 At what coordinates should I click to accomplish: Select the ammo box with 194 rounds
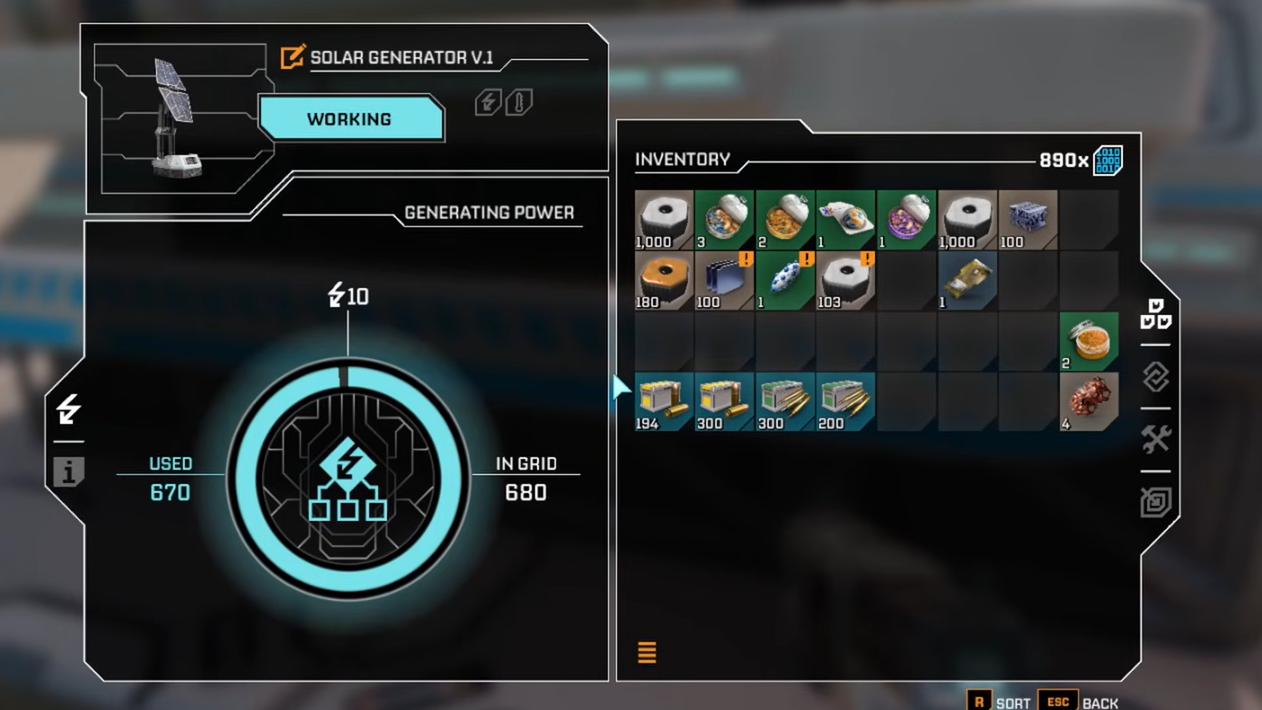[x=664, y=401]
